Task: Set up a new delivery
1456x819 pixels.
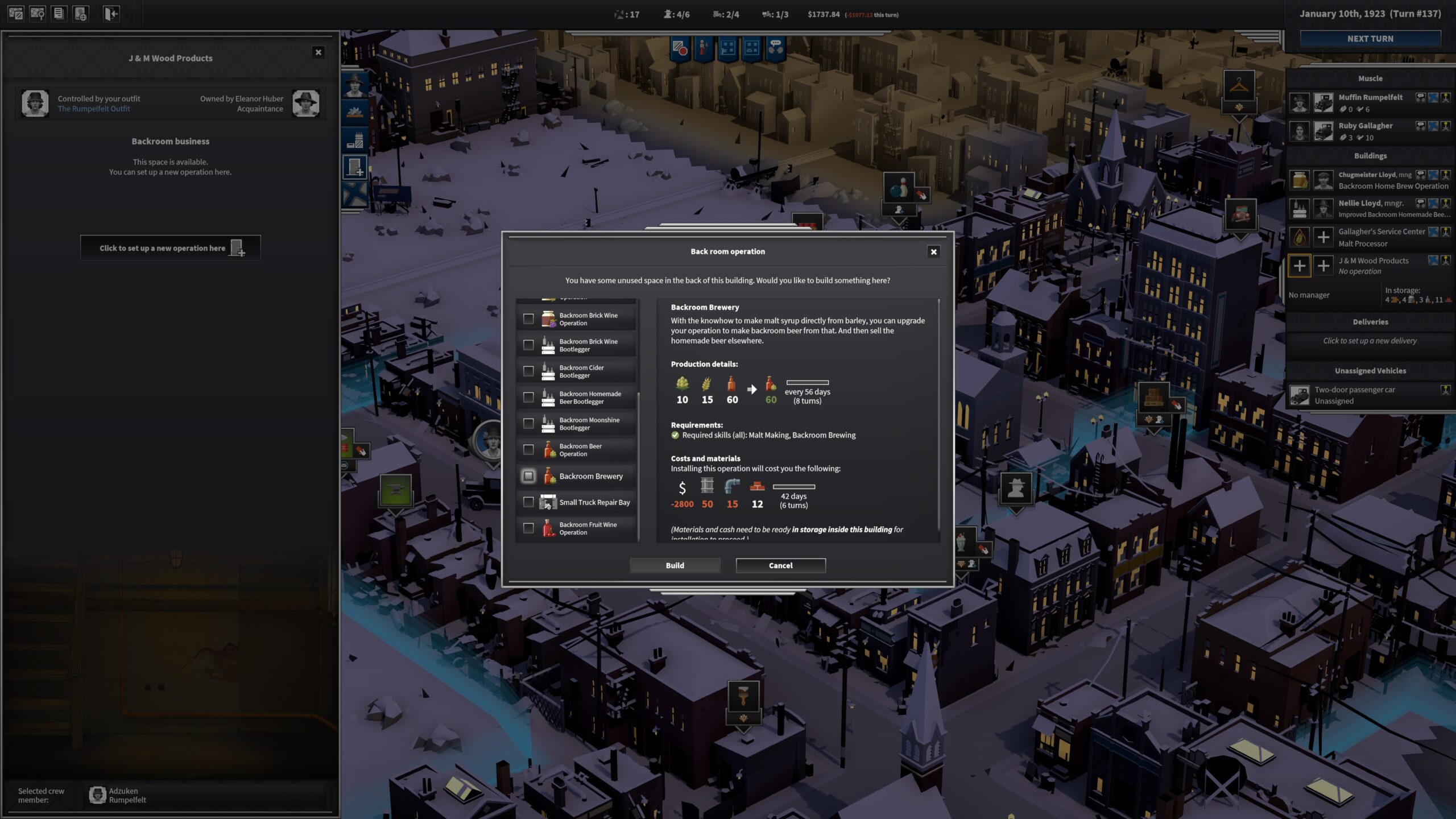Action: click(1370, 341)
